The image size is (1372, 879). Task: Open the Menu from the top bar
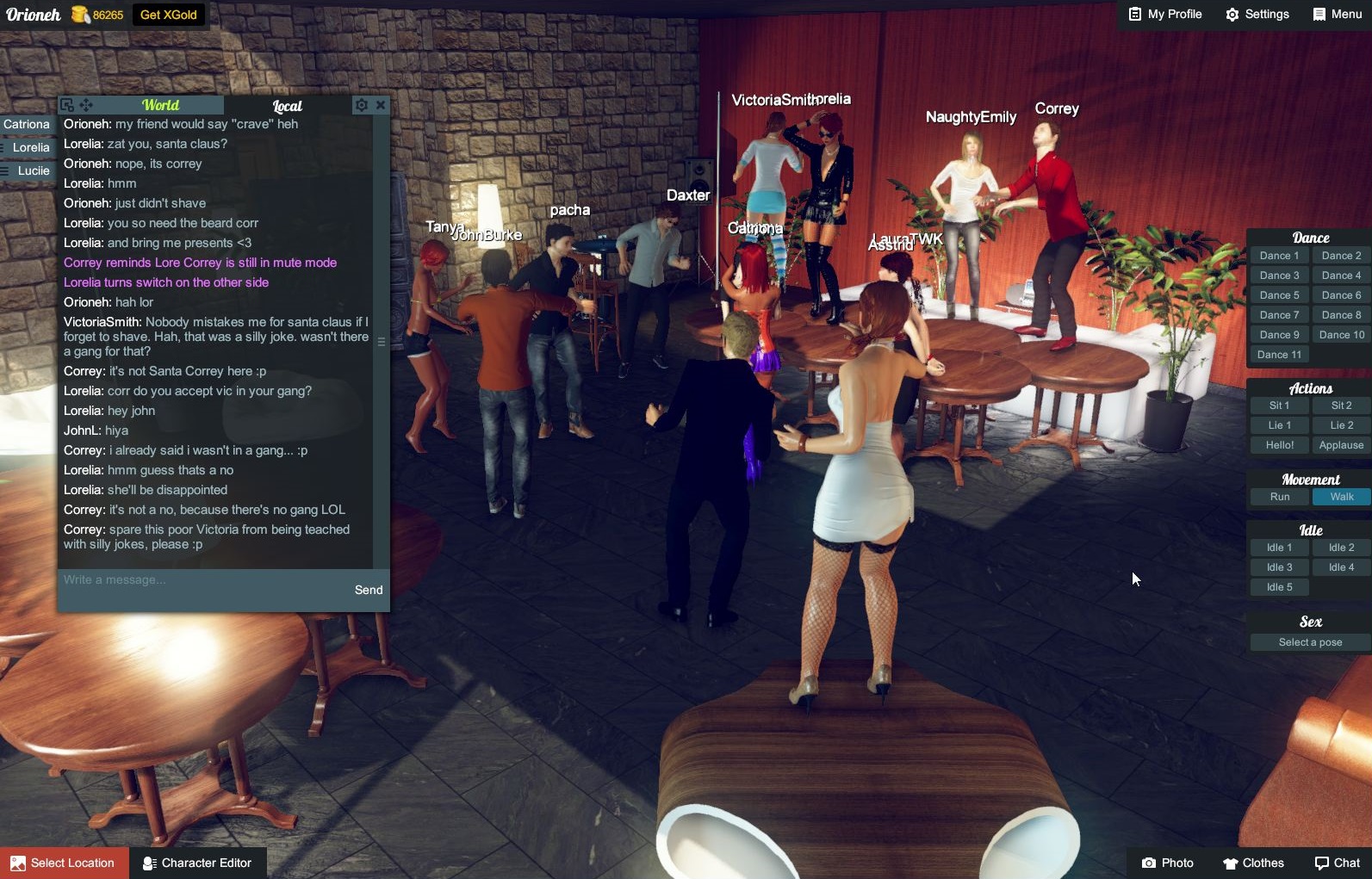click(1336, 14)
